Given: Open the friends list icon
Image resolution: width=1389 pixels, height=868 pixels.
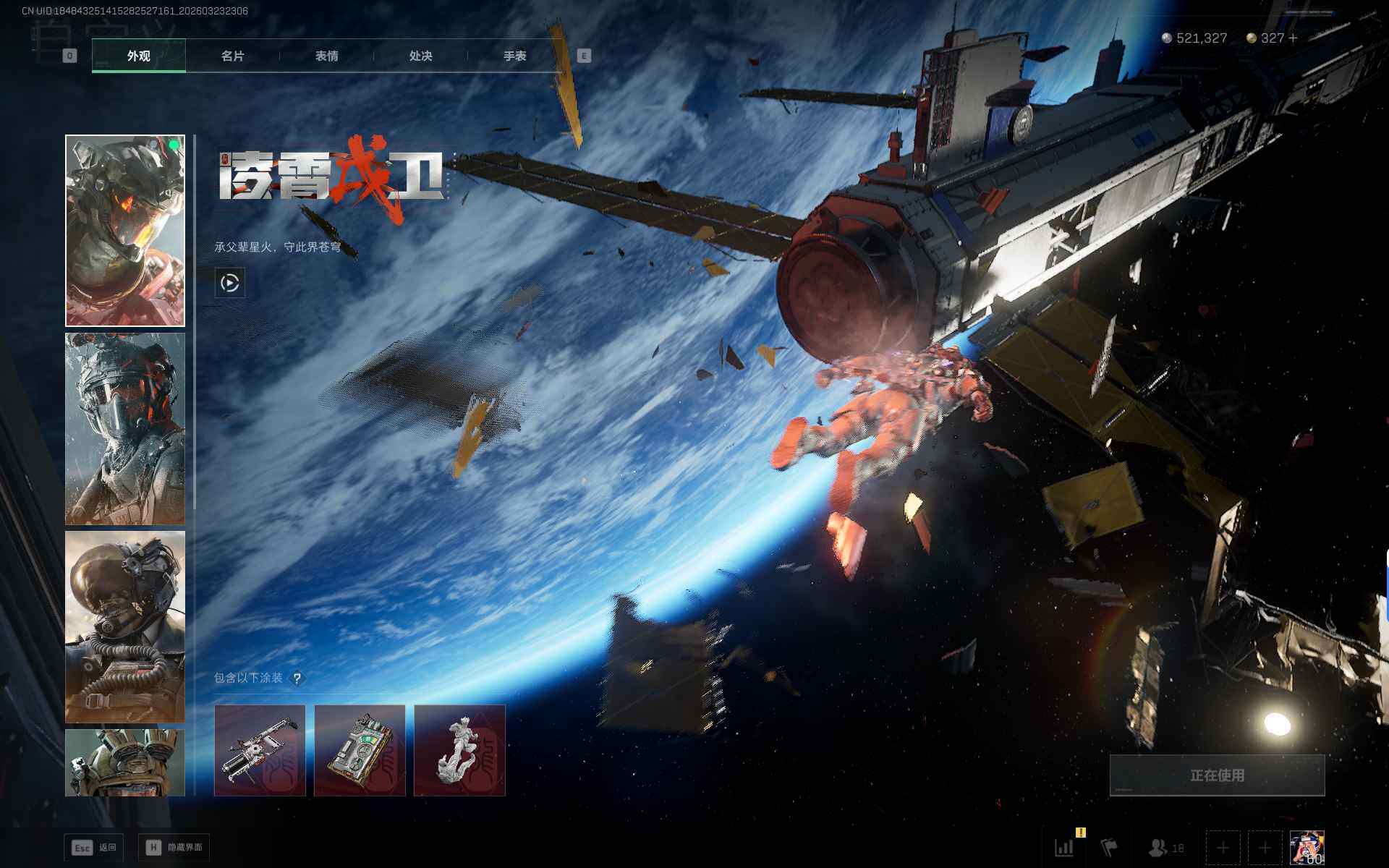Looking at the screenshot, I should click(1165, 847).
